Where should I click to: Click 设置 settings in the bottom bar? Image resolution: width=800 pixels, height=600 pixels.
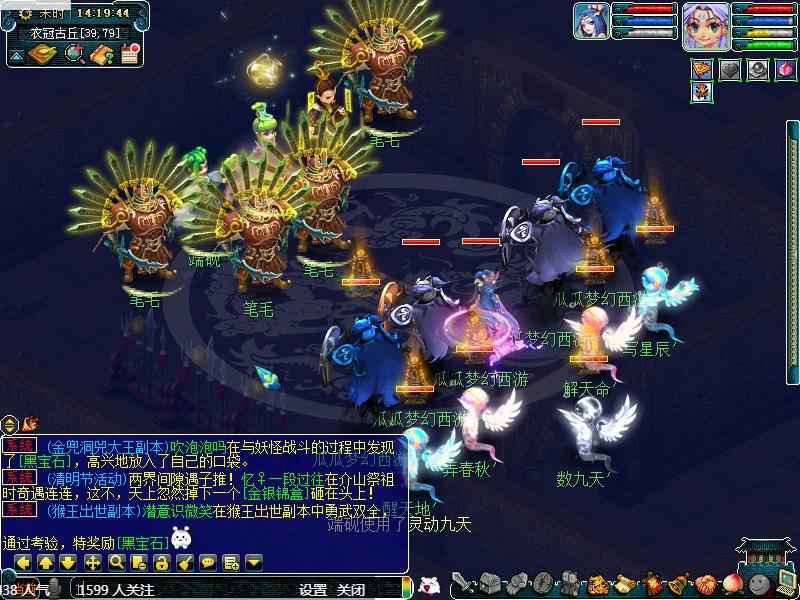[313, 590]
